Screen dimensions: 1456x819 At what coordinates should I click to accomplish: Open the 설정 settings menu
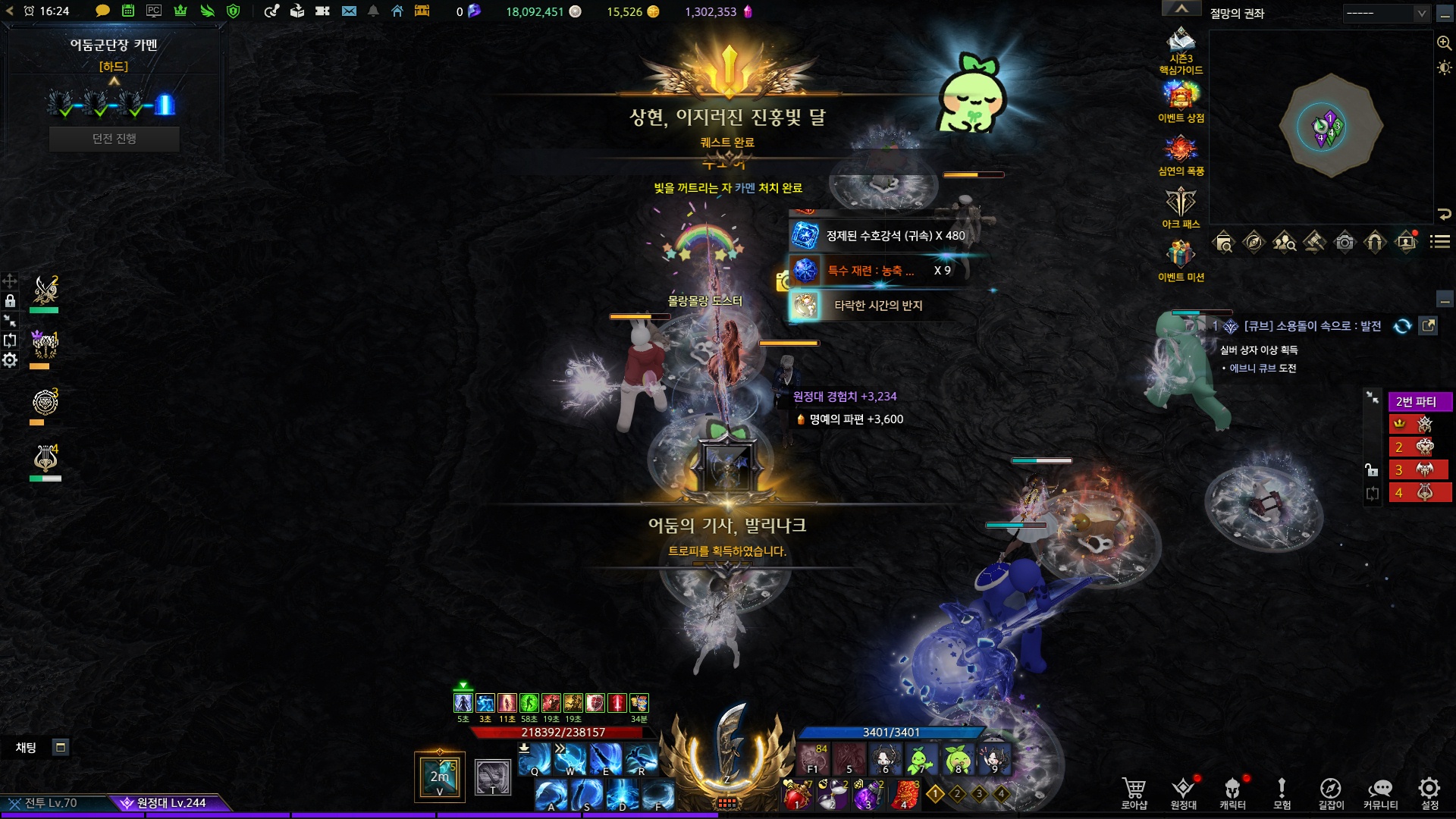click(1429, 792)
